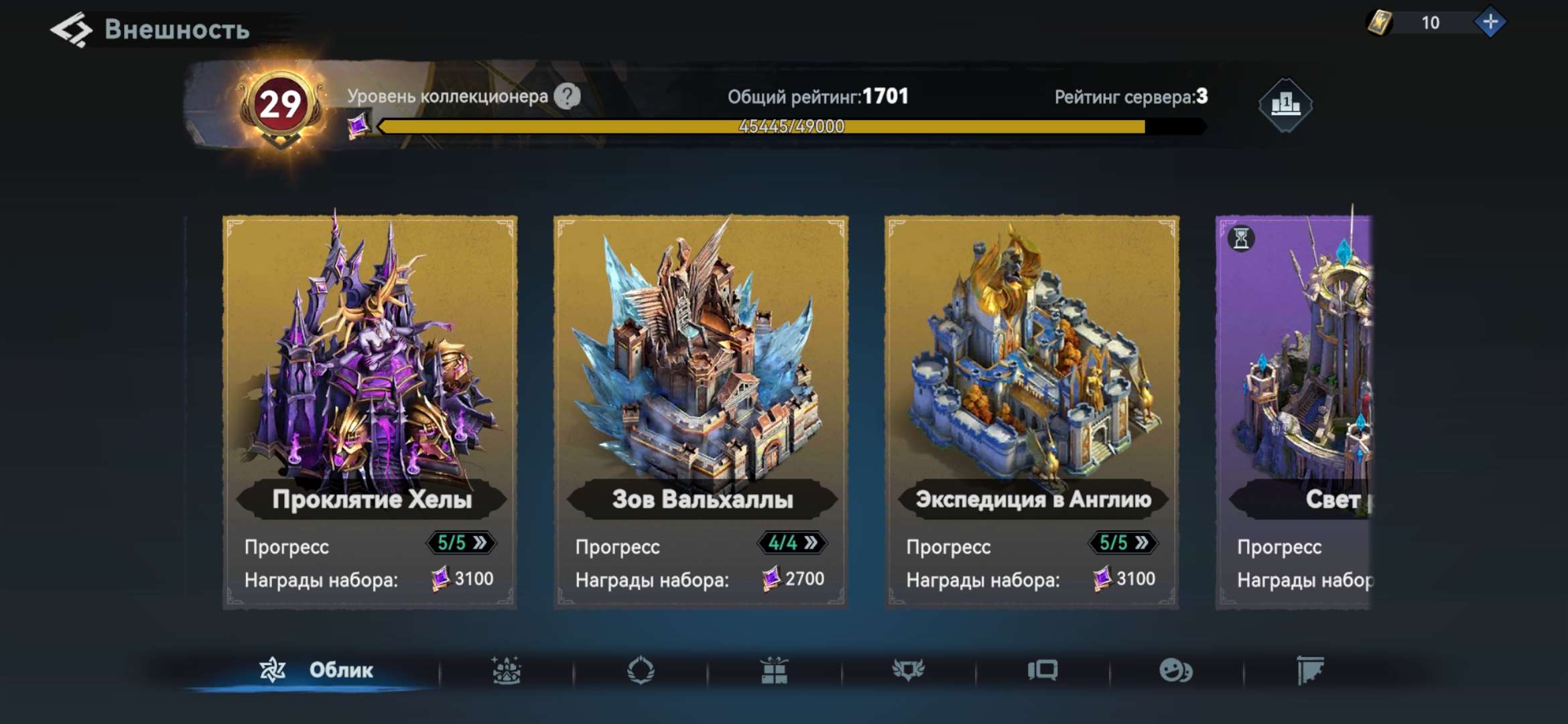
Task: Switch to the smiley emoji tab
Action: [x=1176, y=670]
